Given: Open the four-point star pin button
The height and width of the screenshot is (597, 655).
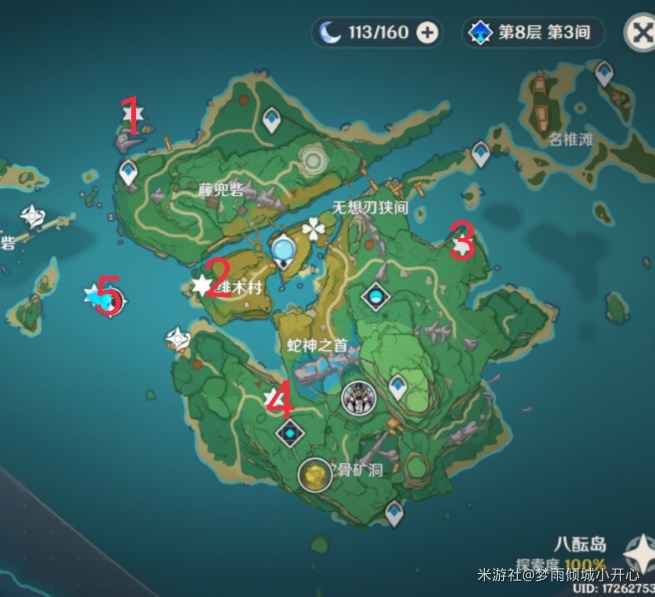Looking at the screenshot, I should pyautogui.click(x=640, y=550).
